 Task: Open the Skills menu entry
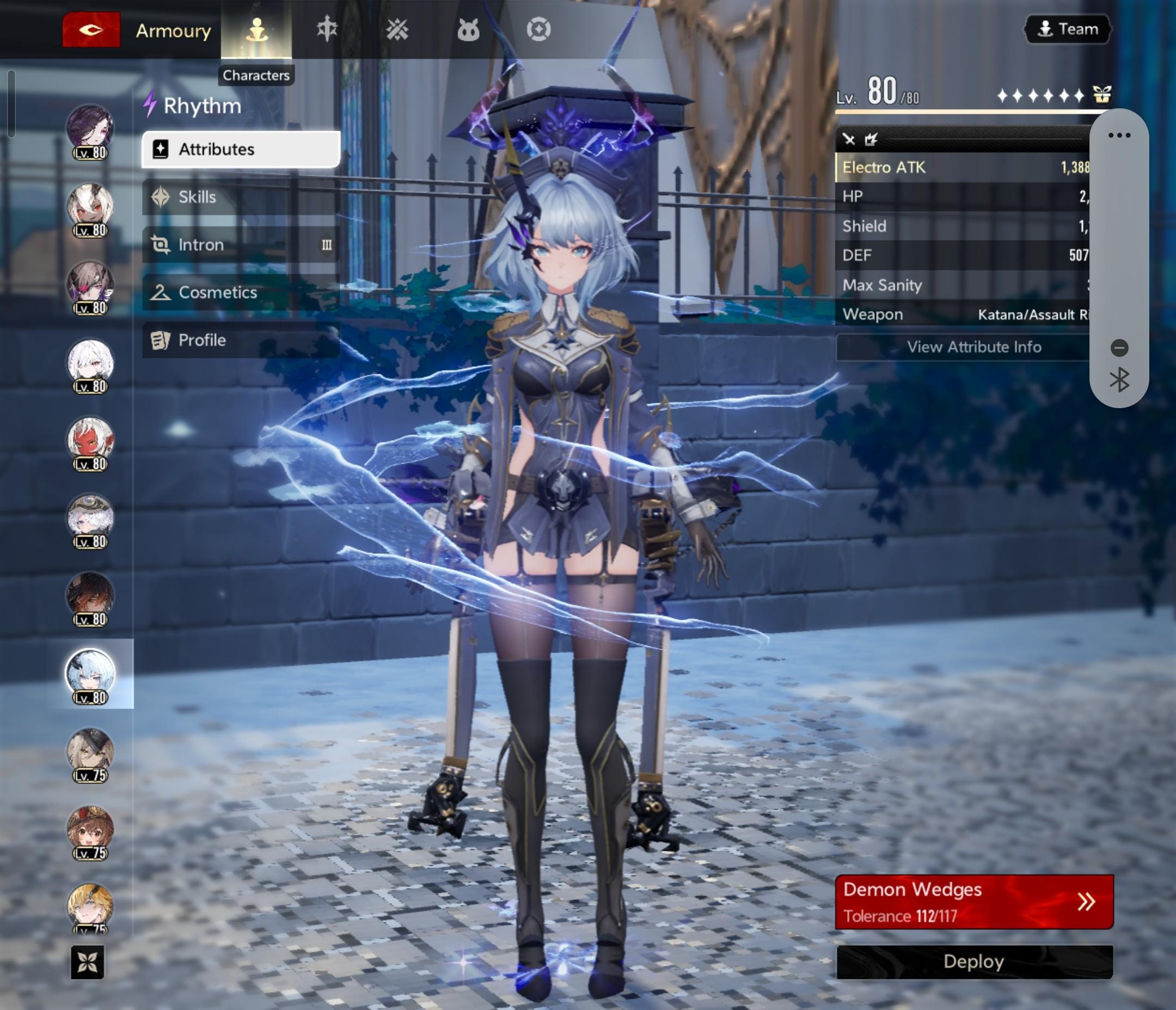pos(241,197)
